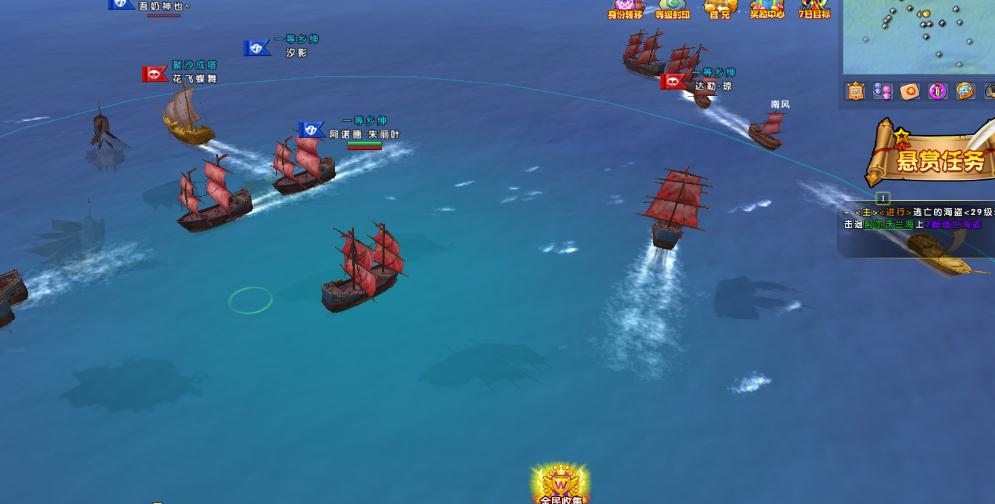This screenshot has width=995, height=504.
Task: Click the sea minimap
Action: coord(920,36)
